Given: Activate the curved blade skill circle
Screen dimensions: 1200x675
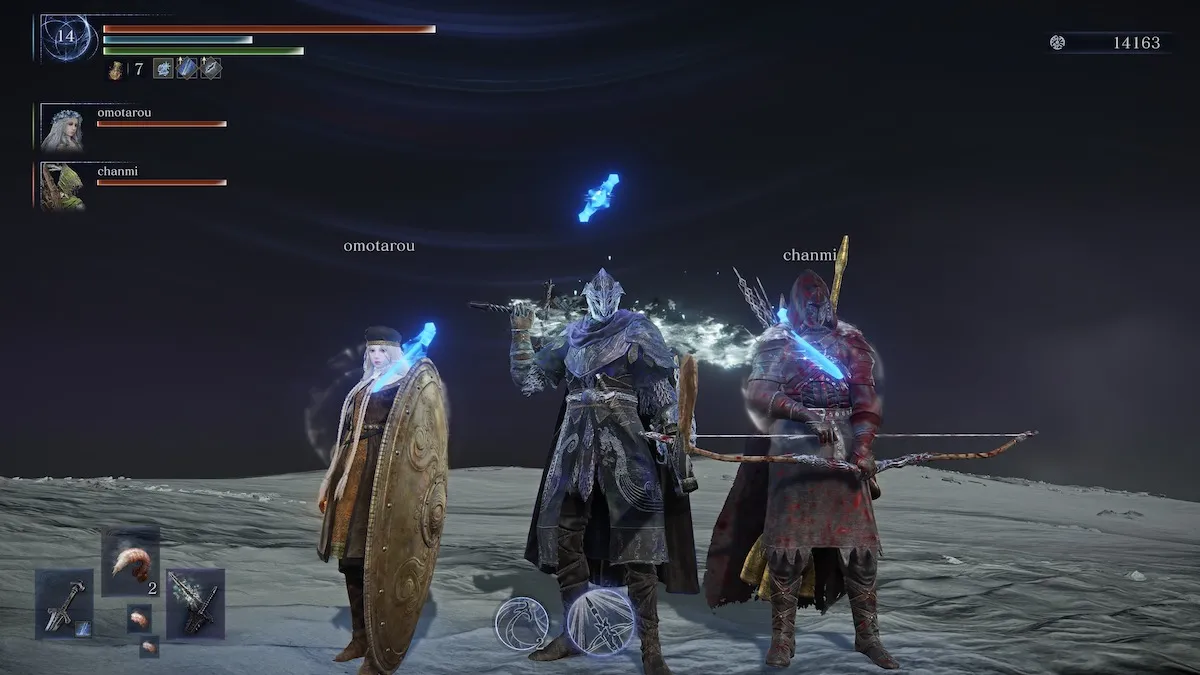Looking at the screenshot, I should pyautogui.click(x=522, y=622).
